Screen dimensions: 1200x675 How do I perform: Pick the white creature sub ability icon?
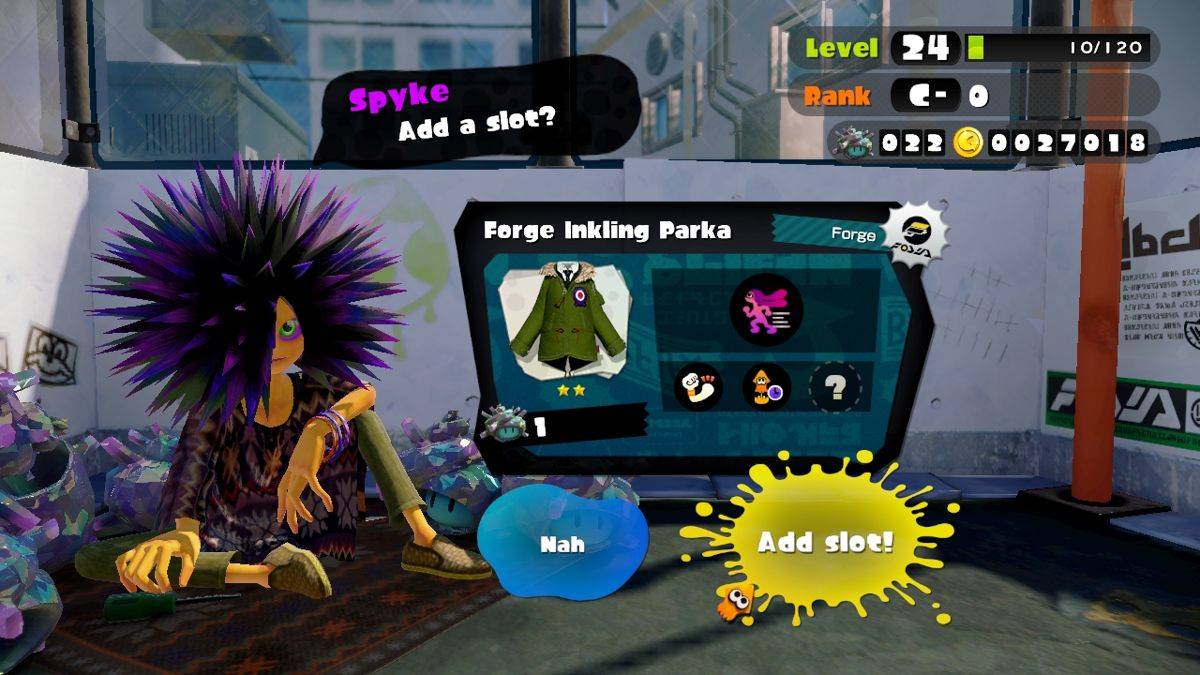point(698,387)
